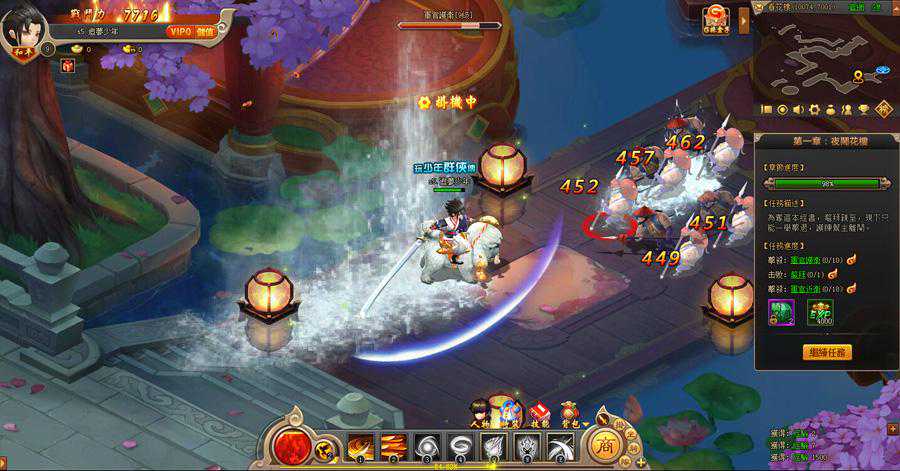Select the EXP 4000 reward icon
The width and height of the screenshot is (900, 471).
click(x=820, y=312)
